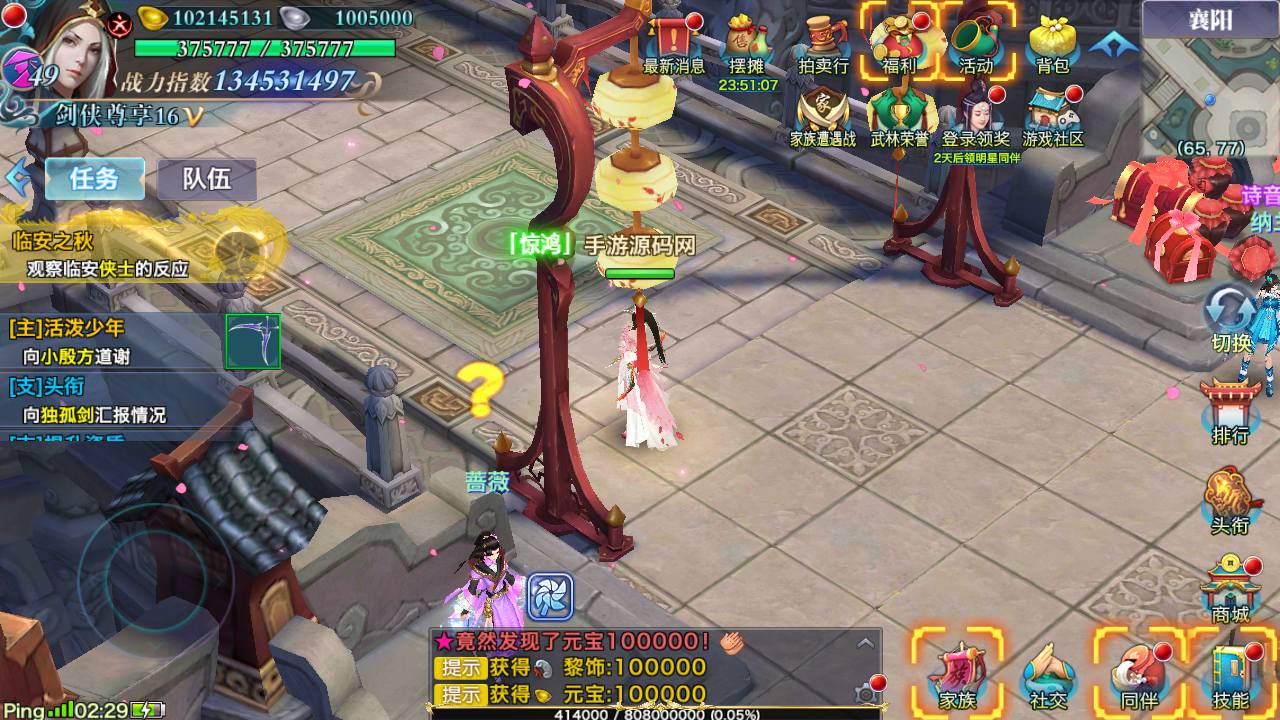1280x720 pixels.
Task: Open the 摆摊 stall icon
Action: point(747,44)
